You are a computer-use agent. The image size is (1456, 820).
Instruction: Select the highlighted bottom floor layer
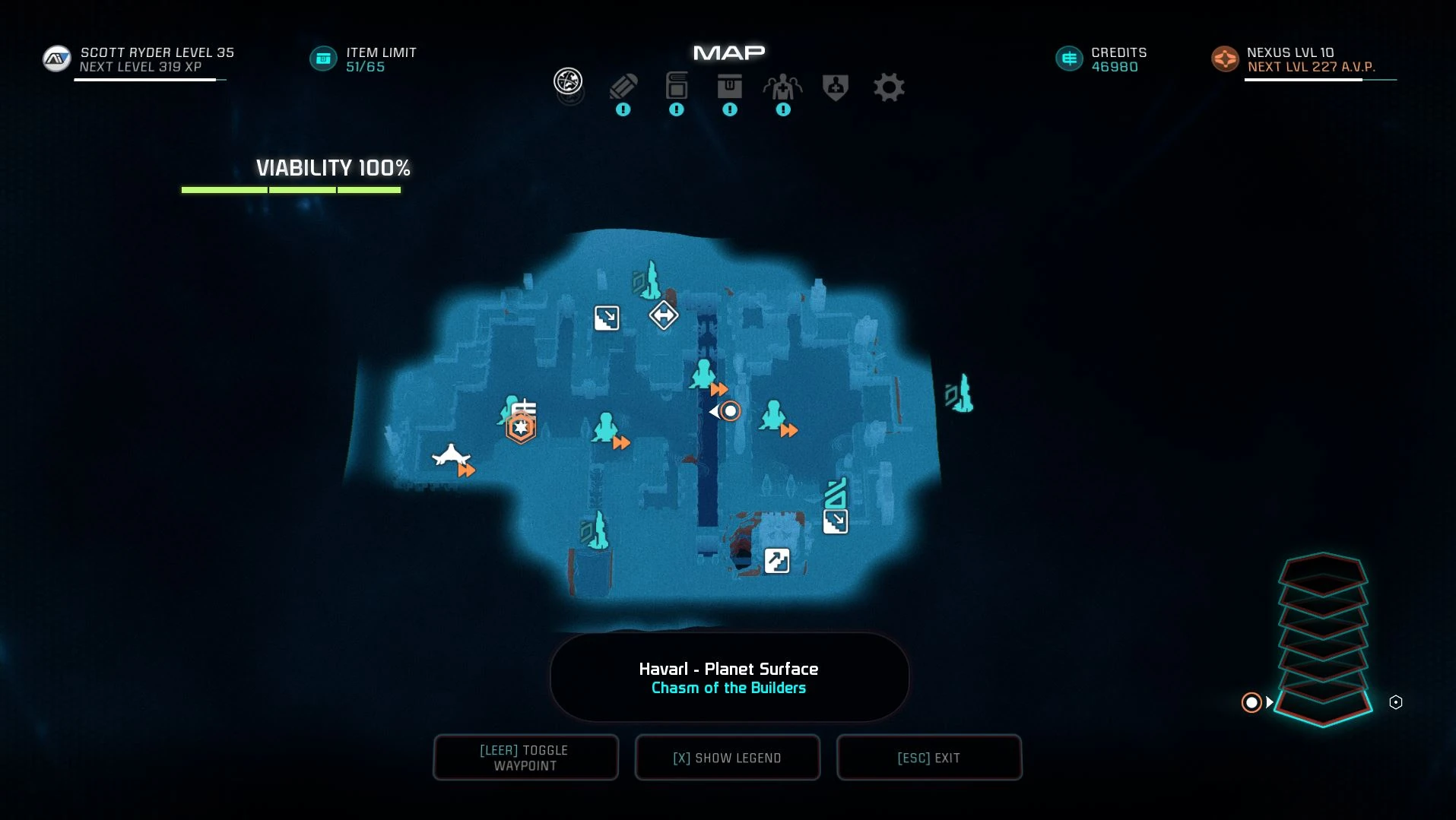(1323, 707)
